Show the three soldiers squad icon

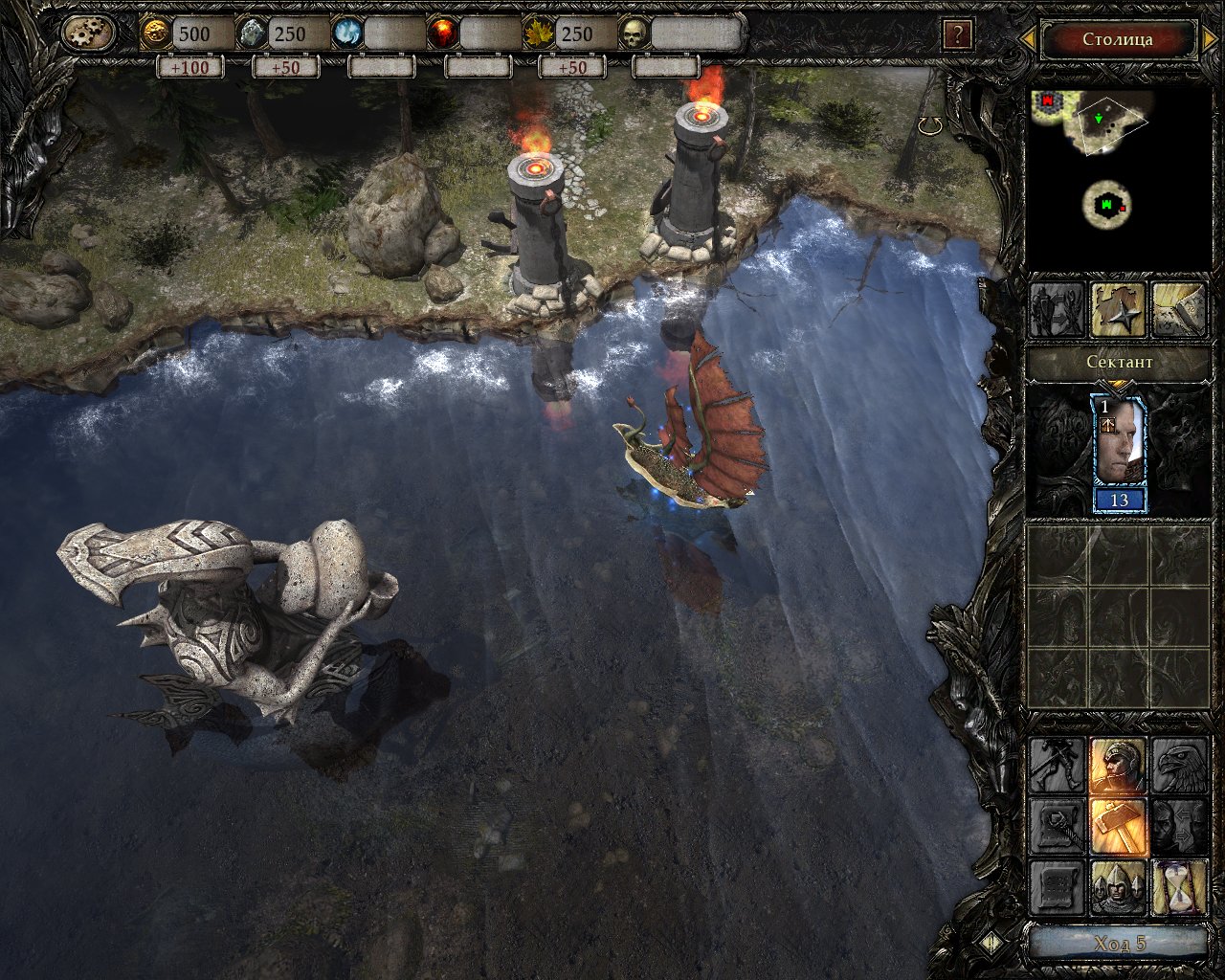[x=1118, y=887]
